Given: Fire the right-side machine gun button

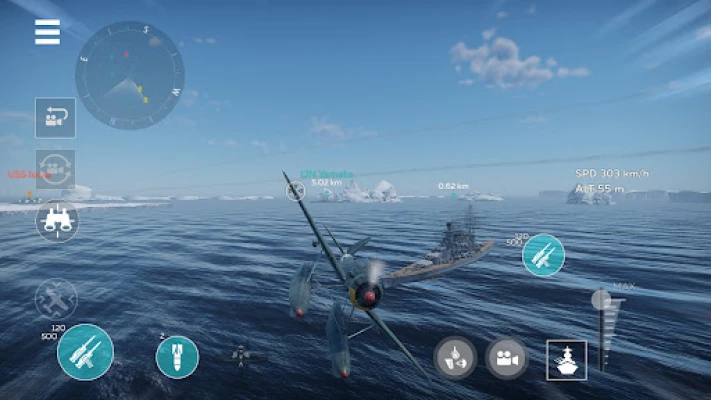Looking at the screenshot, I should pyautogui.click(x=543, y=255).
